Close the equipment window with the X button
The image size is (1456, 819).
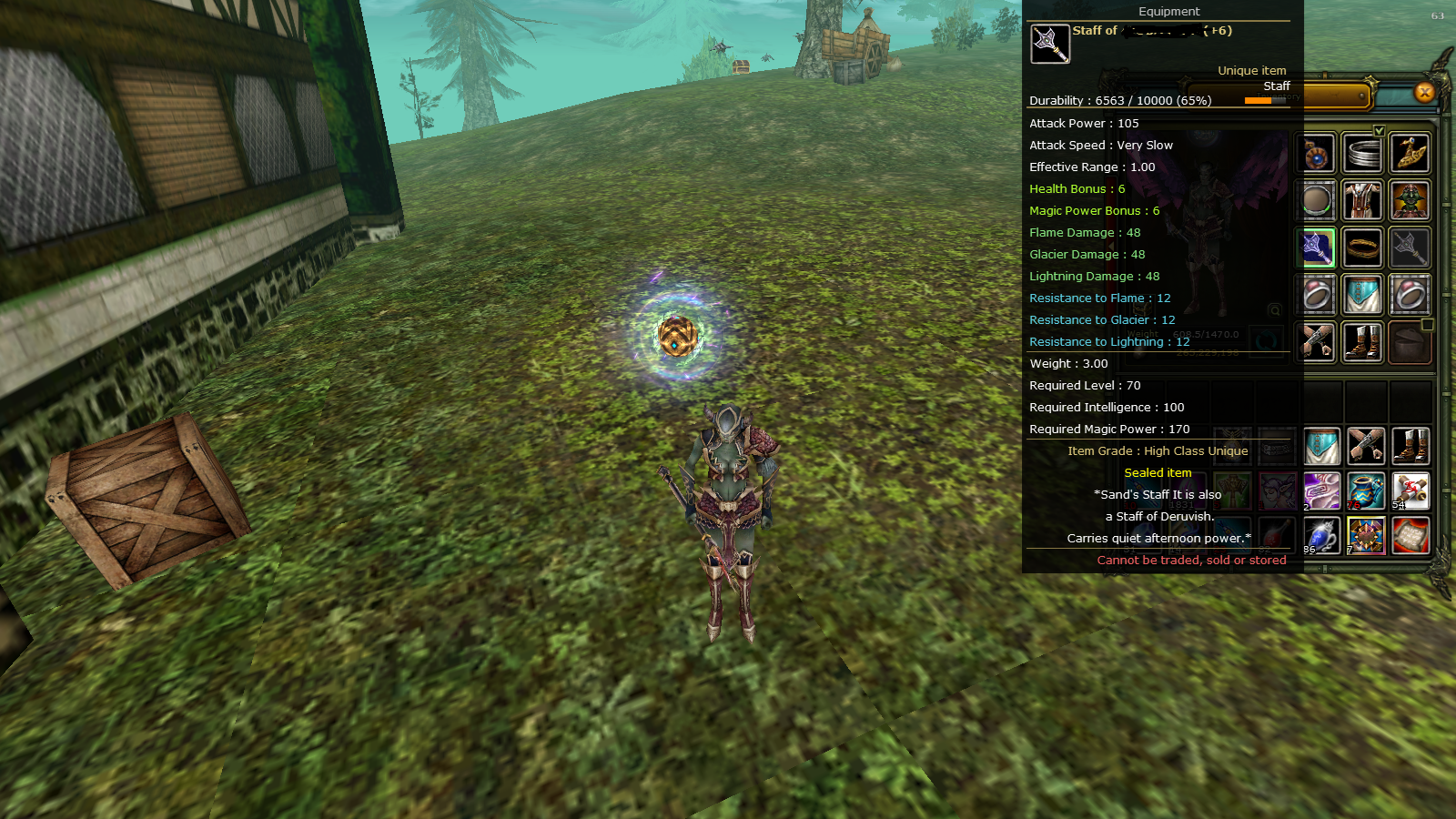(x=1422, y=92)
